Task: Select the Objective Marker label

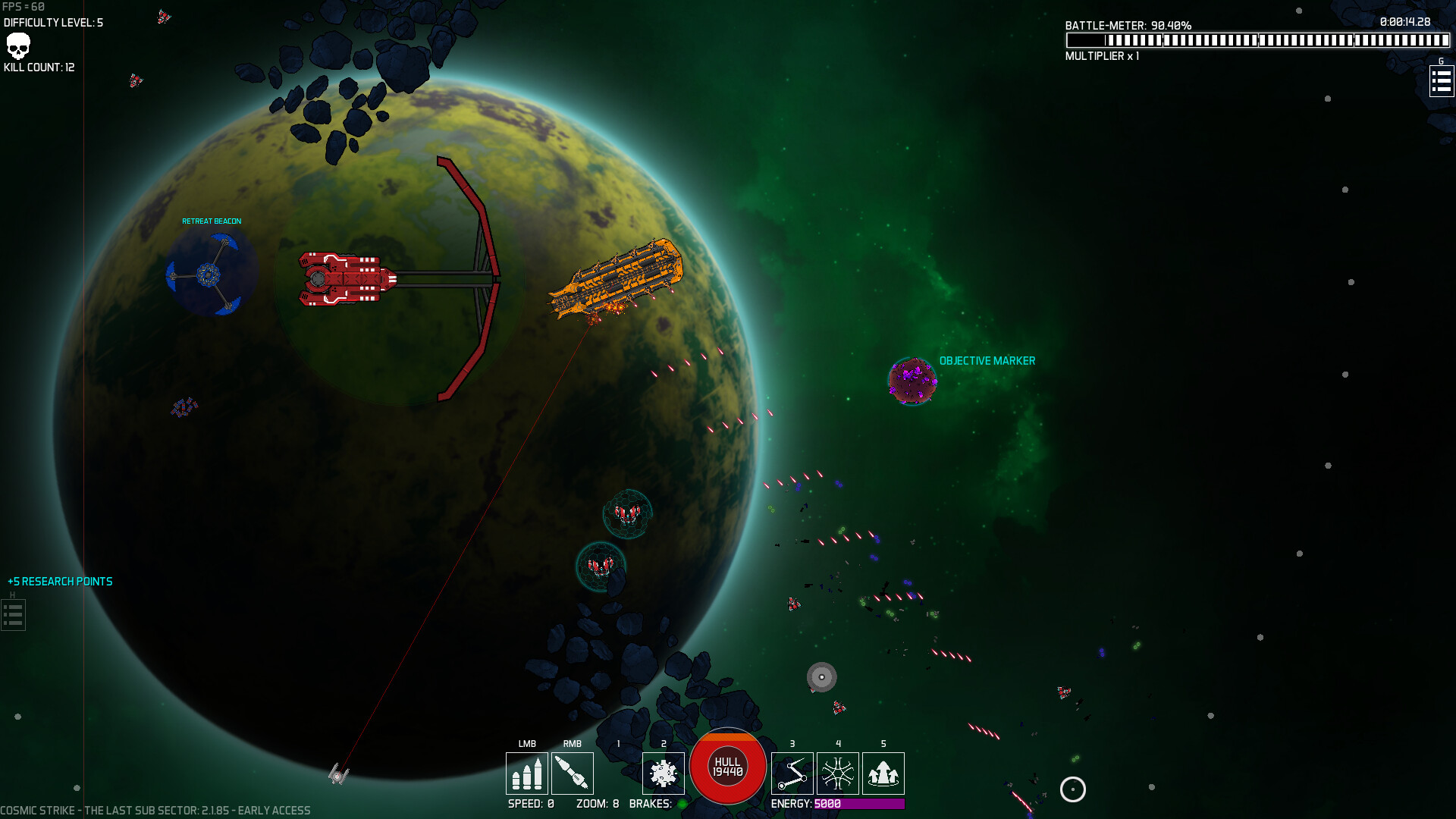Action: click(x=986, y=361)
